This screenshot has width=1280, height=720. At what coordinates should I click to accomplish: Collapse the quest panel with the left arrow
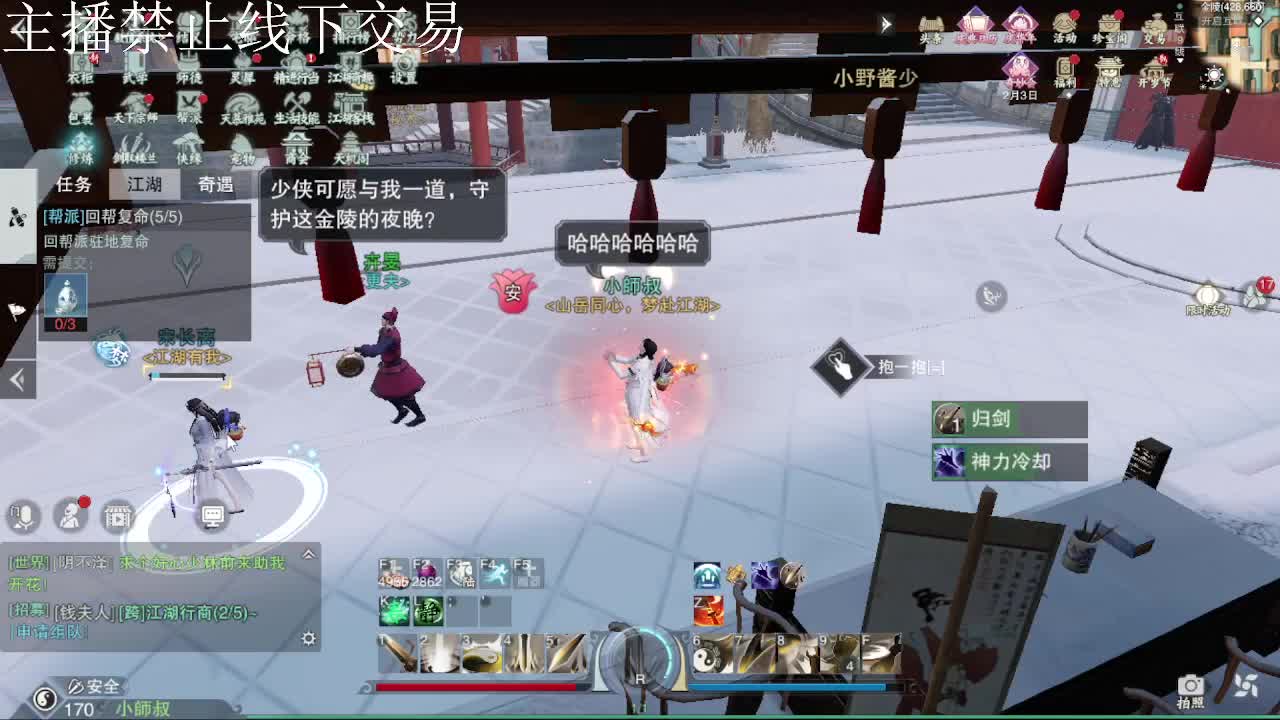point(16,380)
